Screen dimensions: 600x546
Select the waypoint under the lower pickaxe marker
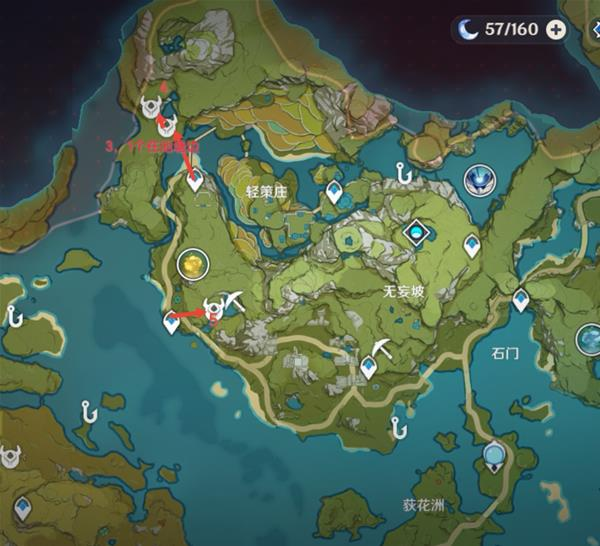(x=369, y=368)
